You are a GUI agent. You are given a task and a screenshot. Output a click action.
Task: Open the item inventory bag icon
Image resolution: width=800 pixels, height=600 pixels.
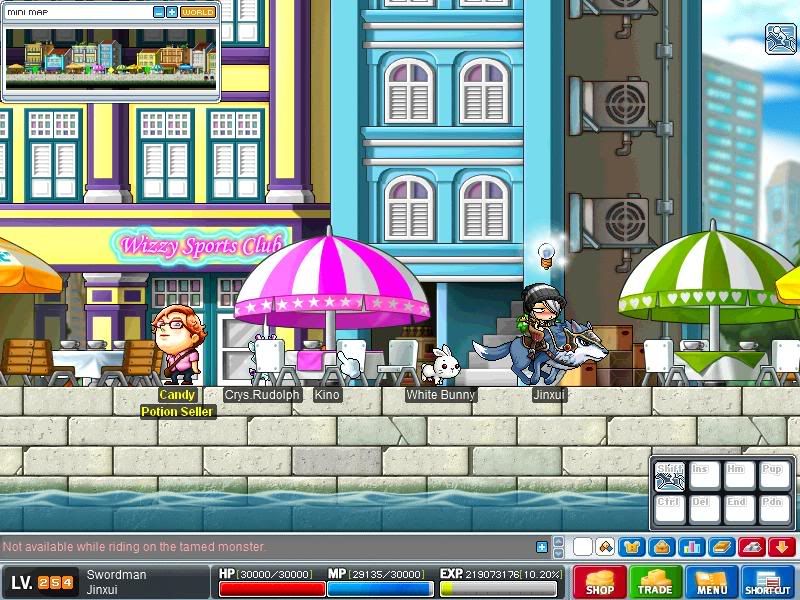click(662, 547)
